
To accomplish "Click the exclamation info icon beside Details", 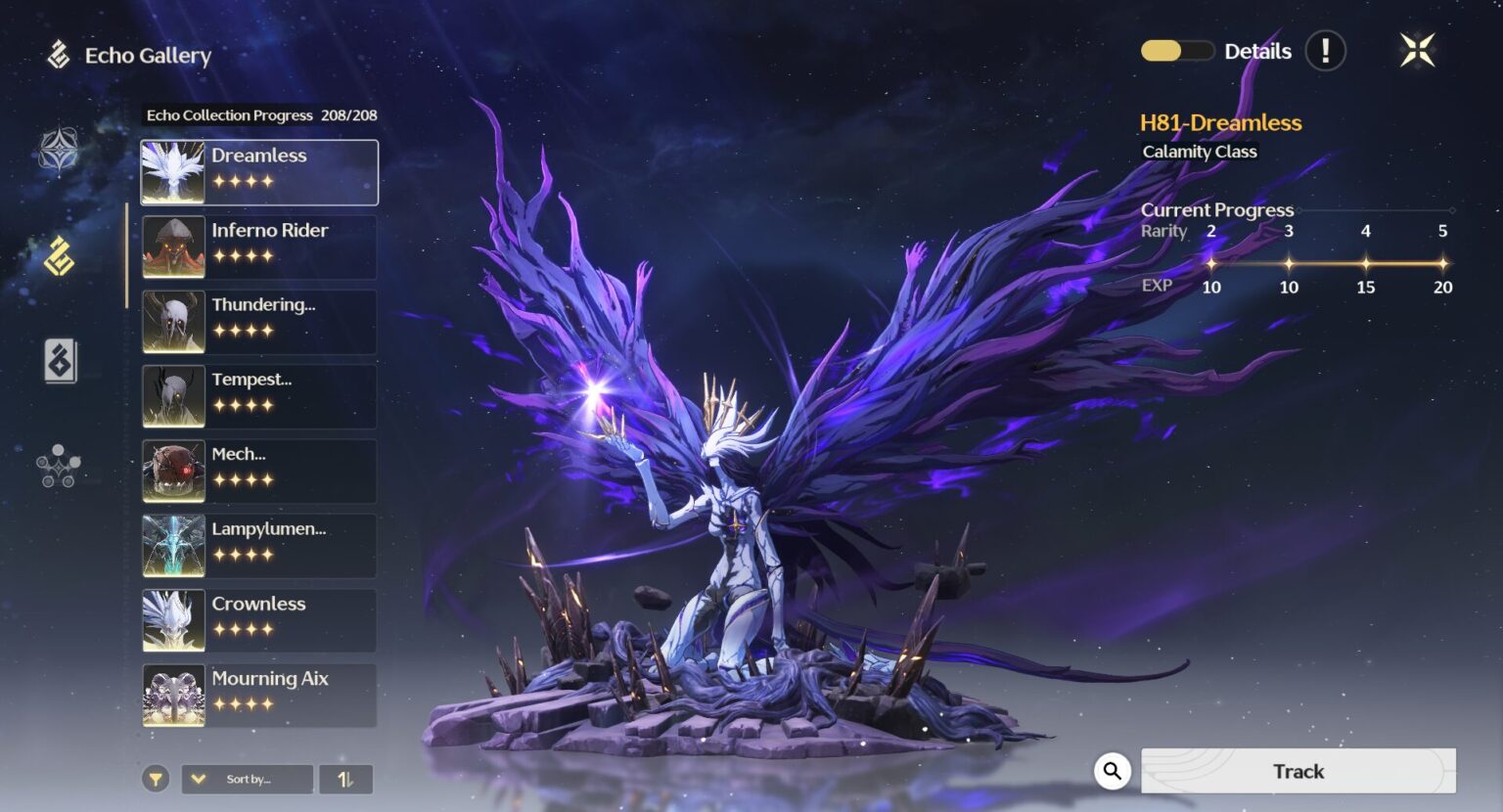I will (1326, 51).
